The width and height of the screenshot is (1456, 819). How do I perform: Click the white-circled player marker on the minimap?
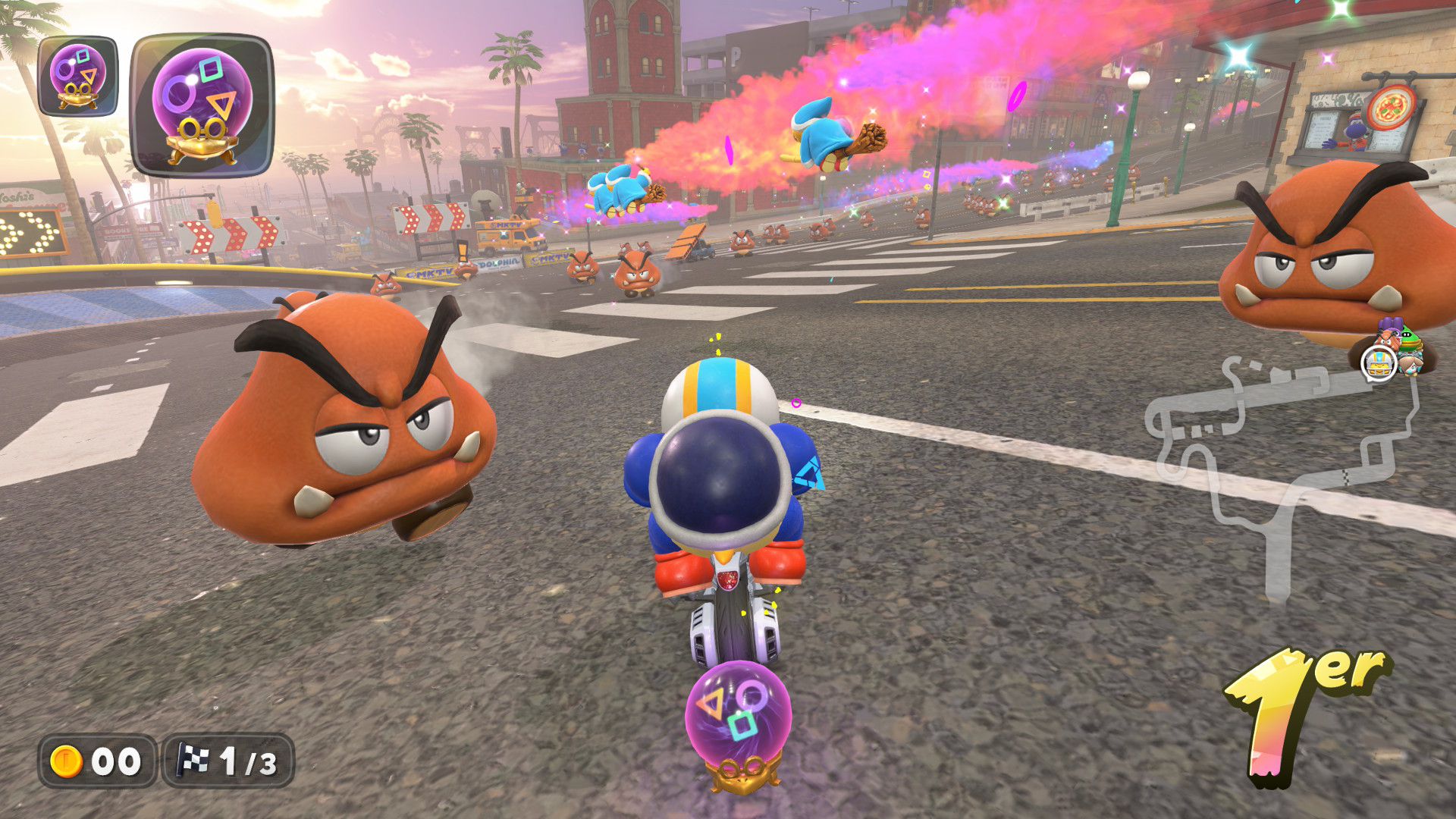point(1379,364)
